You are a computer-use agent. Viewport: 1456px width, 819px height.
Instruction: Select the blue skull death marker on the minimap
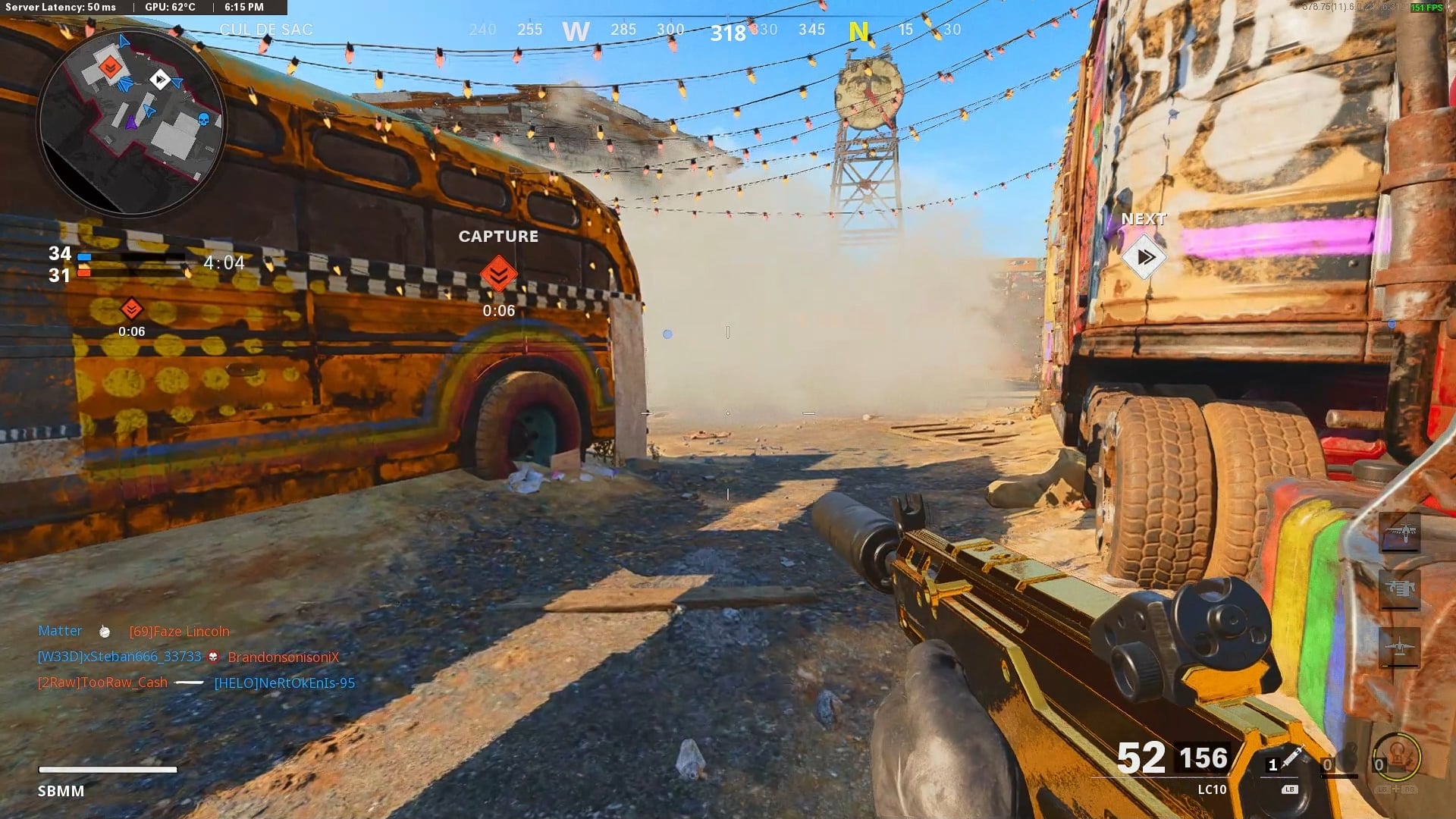[x=203, y=119]
